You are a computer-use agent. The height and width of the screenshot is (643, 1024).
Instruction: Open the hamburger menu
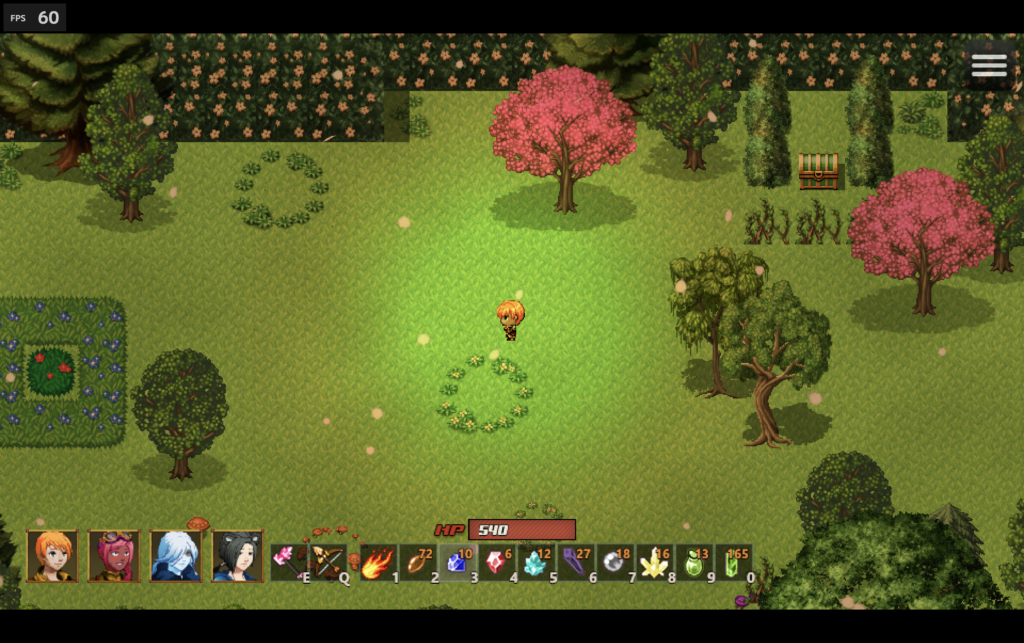[988, 65]
